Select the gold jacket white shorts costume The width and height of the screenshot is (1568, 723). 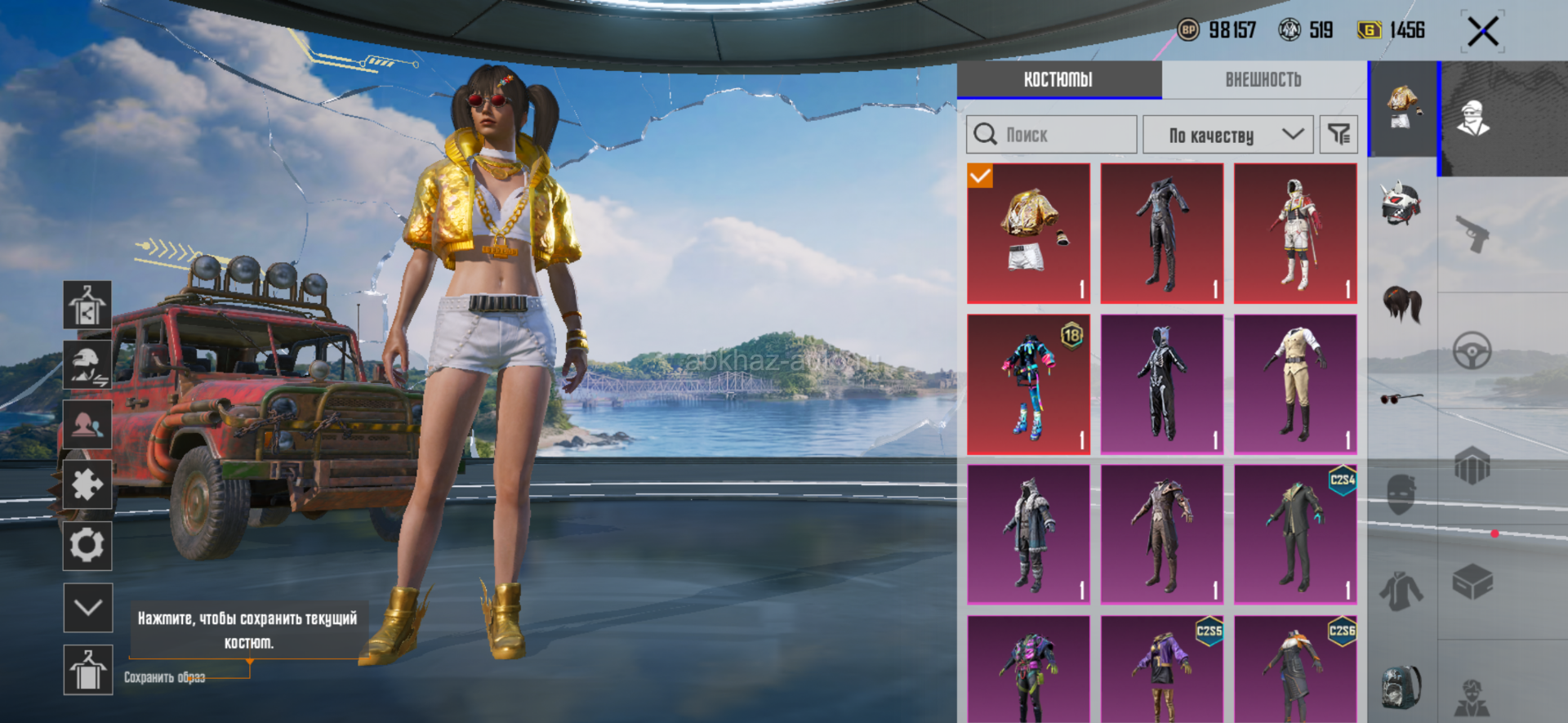tap(1029, 233)
